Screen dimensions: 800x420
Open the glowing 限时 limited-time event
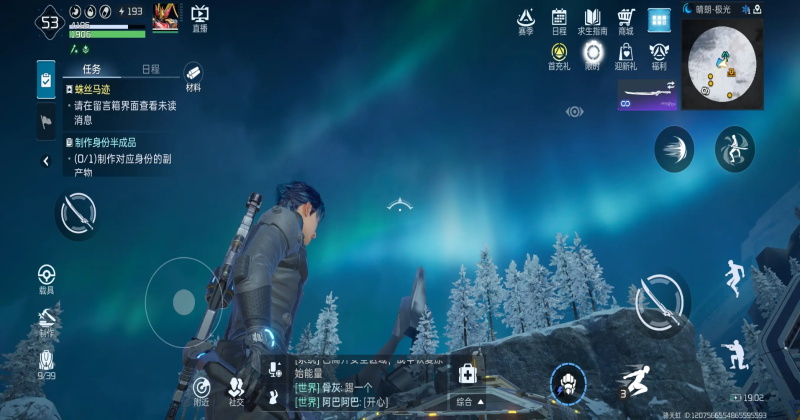pos(594,55)
